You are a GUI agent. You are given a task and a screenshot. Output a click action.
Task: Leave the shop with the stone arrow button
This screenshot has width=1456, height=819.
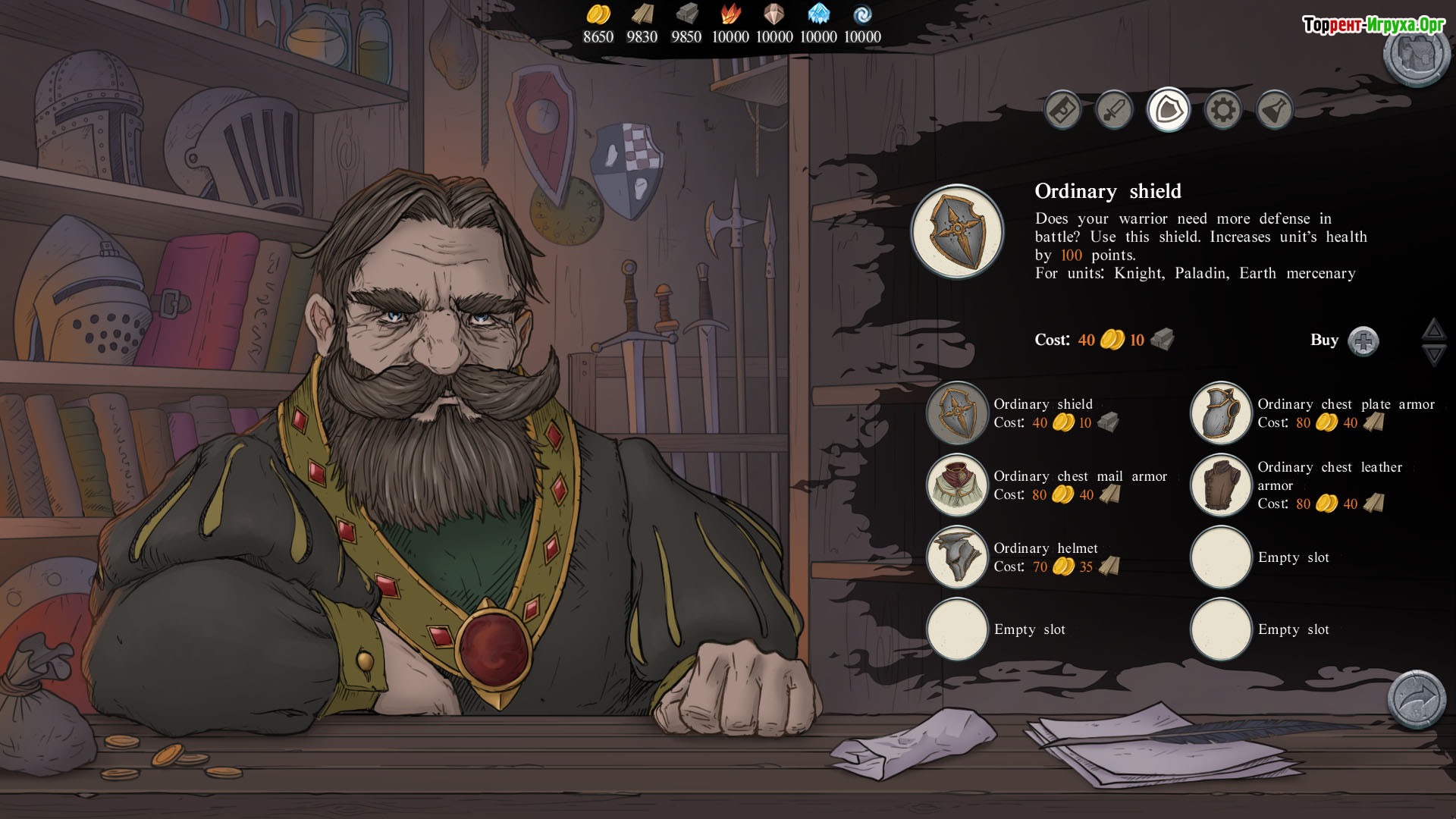pos(1416,698)
